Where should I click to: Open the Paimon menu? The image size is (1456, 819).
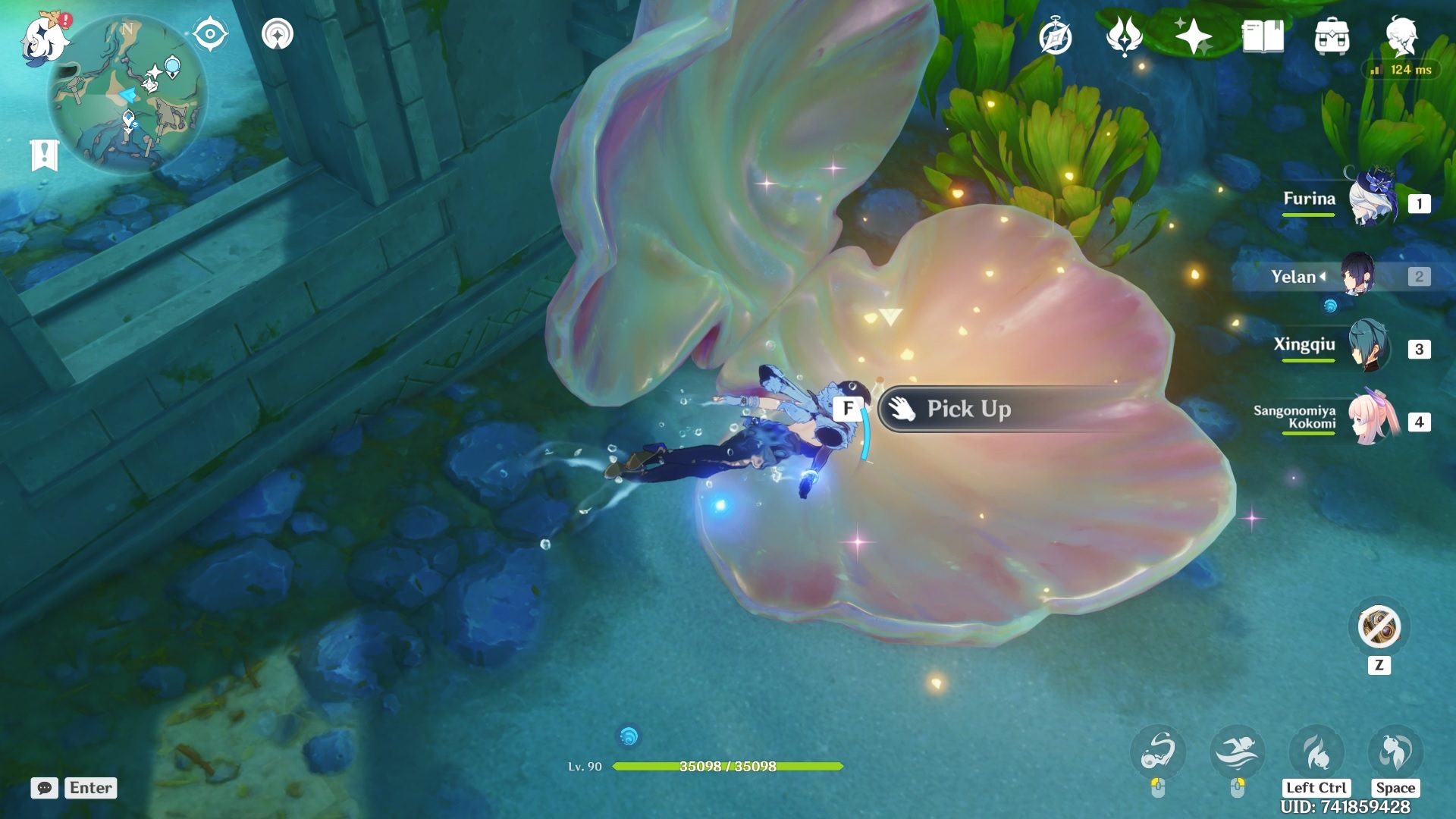click(x=43, y=39)
